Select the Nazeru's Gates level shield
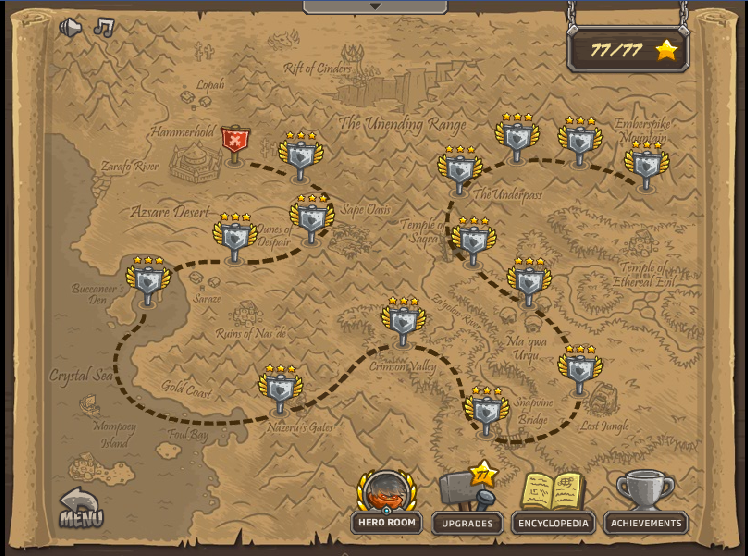The width and height of the screenshot is (748, 556). (280, 392)
